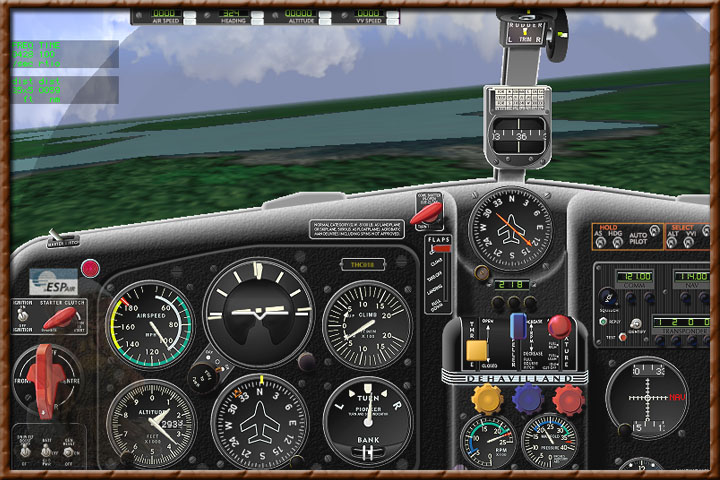Screen dimensions: 720x480
Task: Turn the red mixture friction knob
Action: [x=568, y=400]
